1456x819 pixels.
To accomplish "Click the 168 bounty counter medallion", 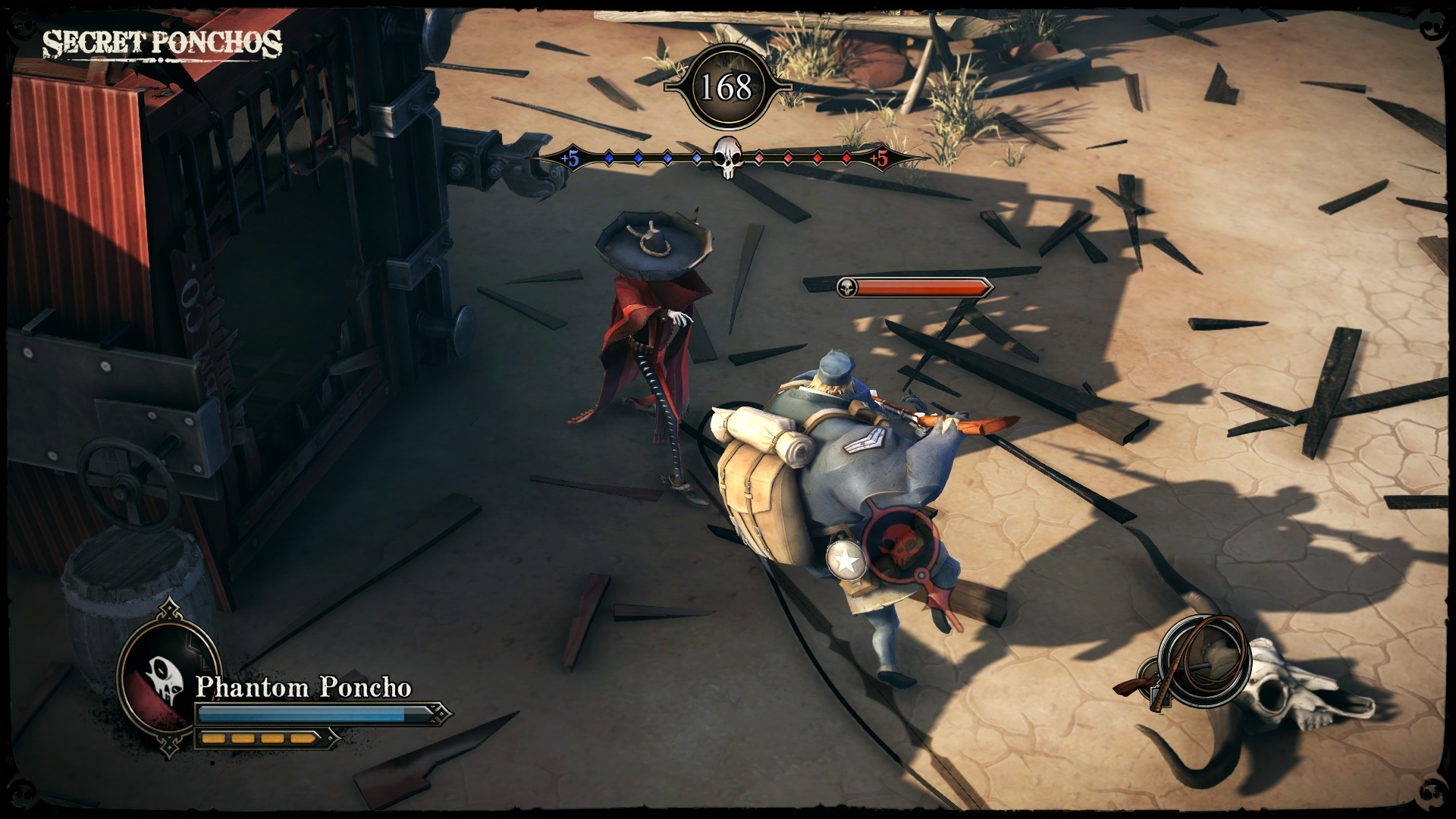I will pyautogui.click(x=728, y=86).
